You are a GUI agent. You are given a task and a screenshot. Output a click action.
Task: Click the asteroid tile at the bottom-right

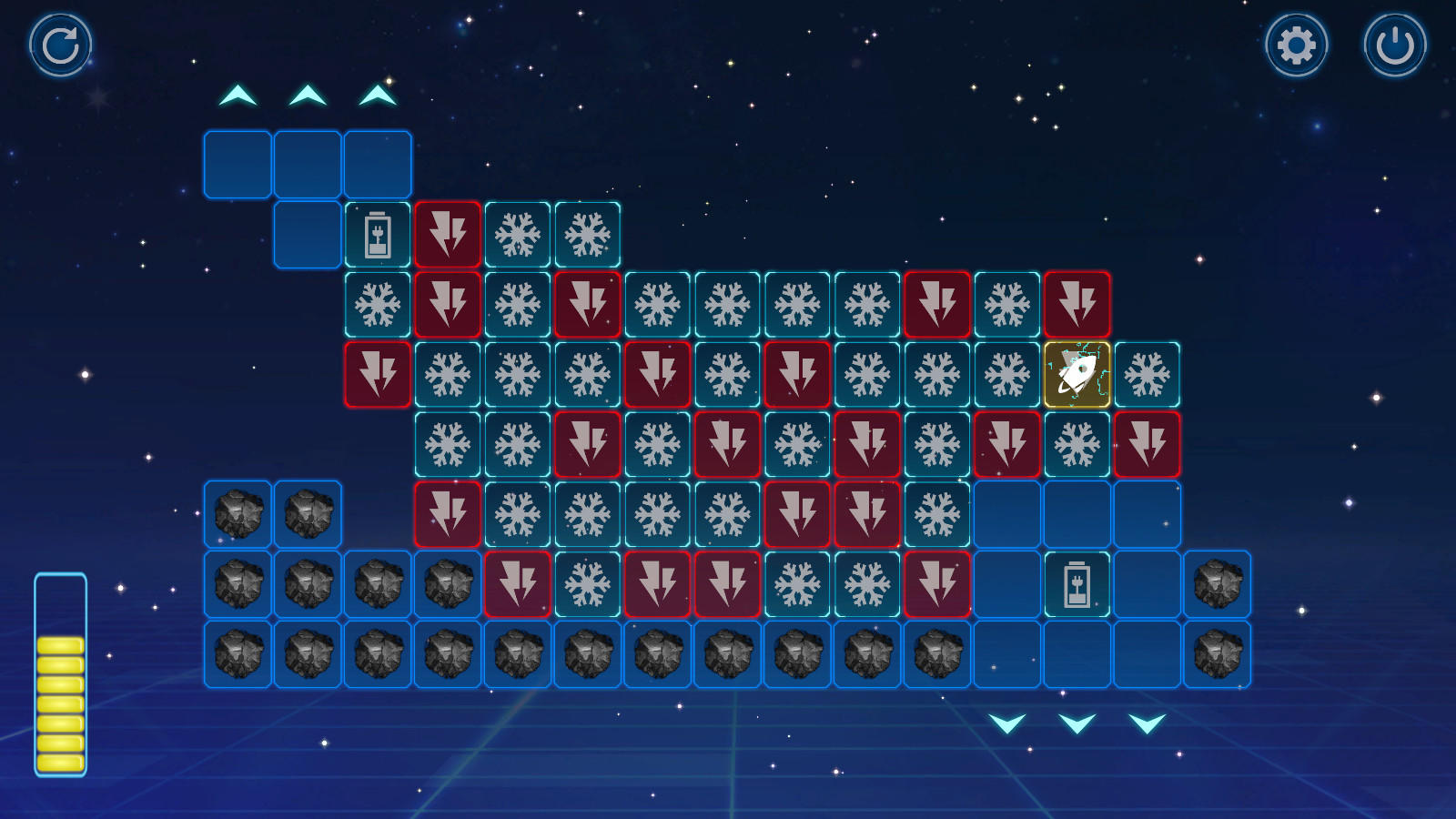[x=1218, y=653]
